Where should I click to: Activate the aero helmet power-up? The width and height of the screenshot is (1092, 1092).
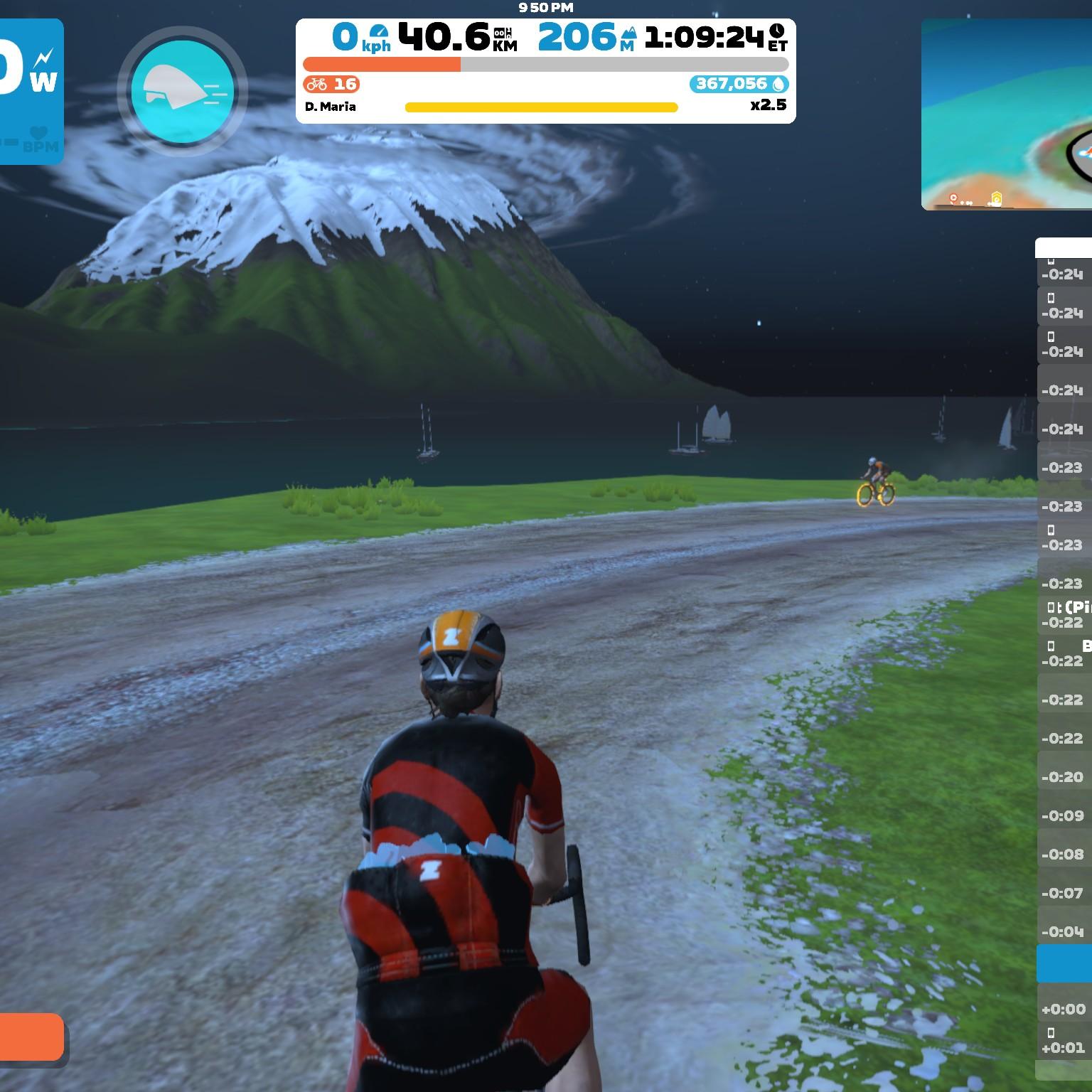[182, 92]
